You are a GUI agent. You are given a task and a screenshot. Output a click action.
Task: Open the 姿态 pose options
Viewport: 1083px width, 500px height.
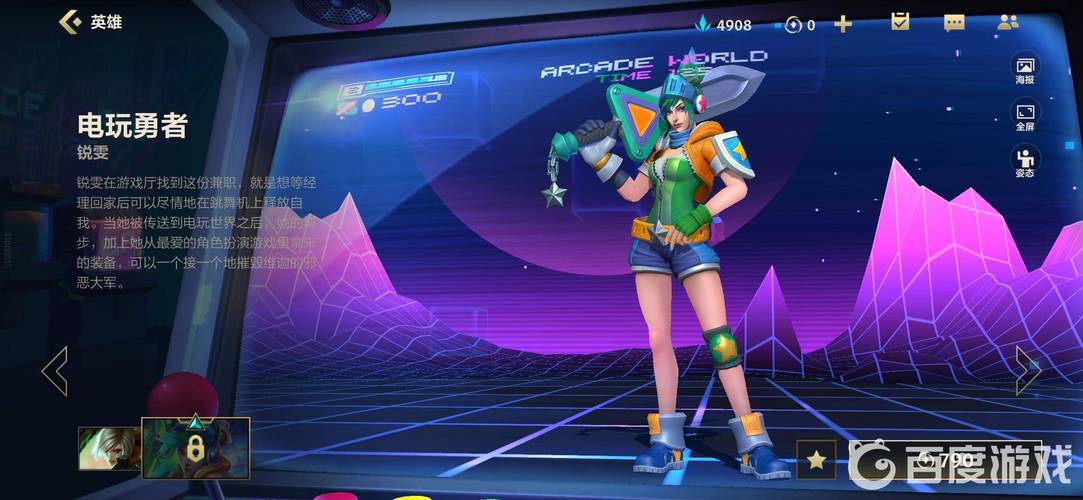click(1025, 161)
